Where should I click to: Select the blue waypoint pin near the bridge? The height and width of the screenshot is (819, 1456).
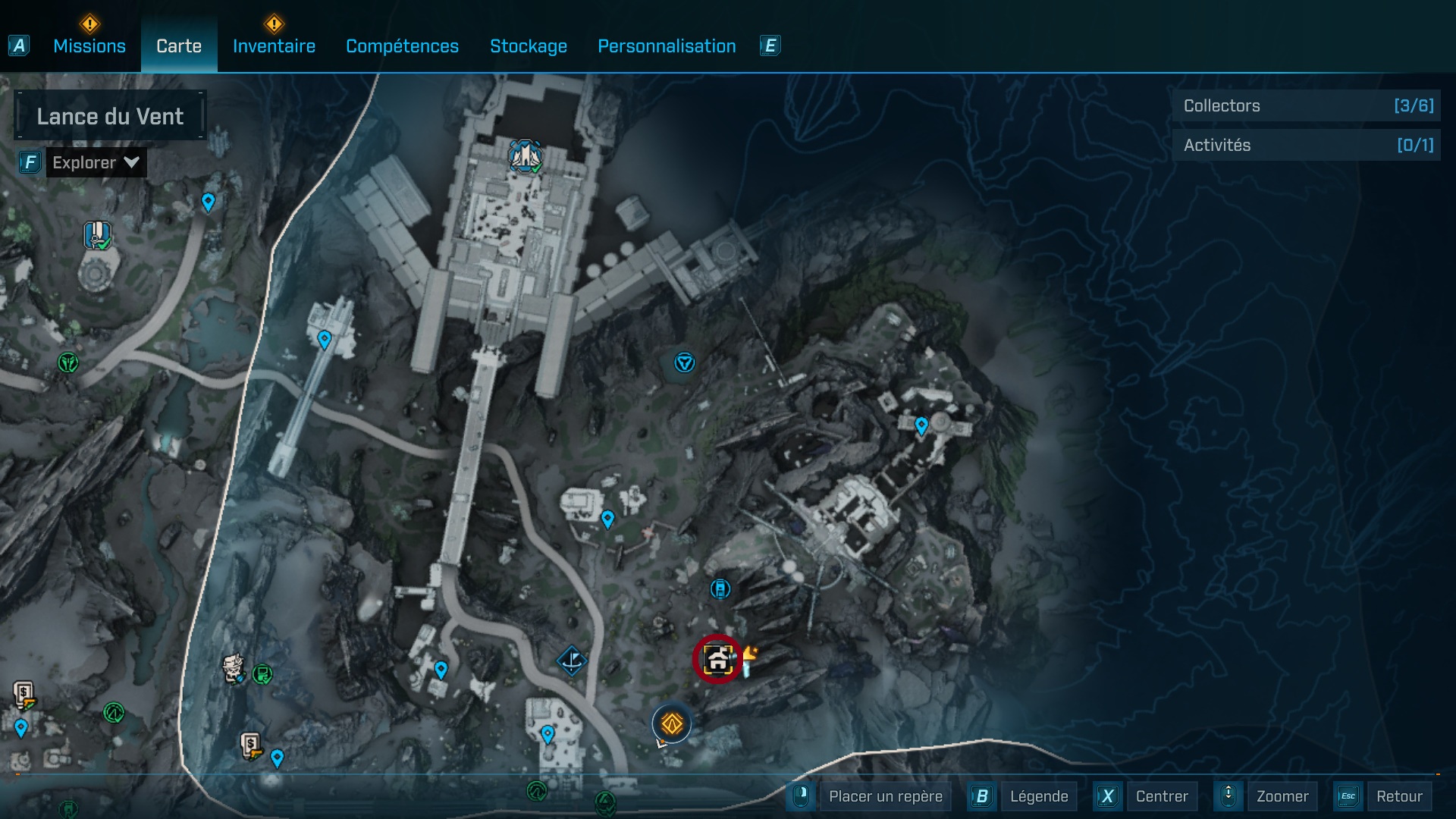[x=325, y=340]
